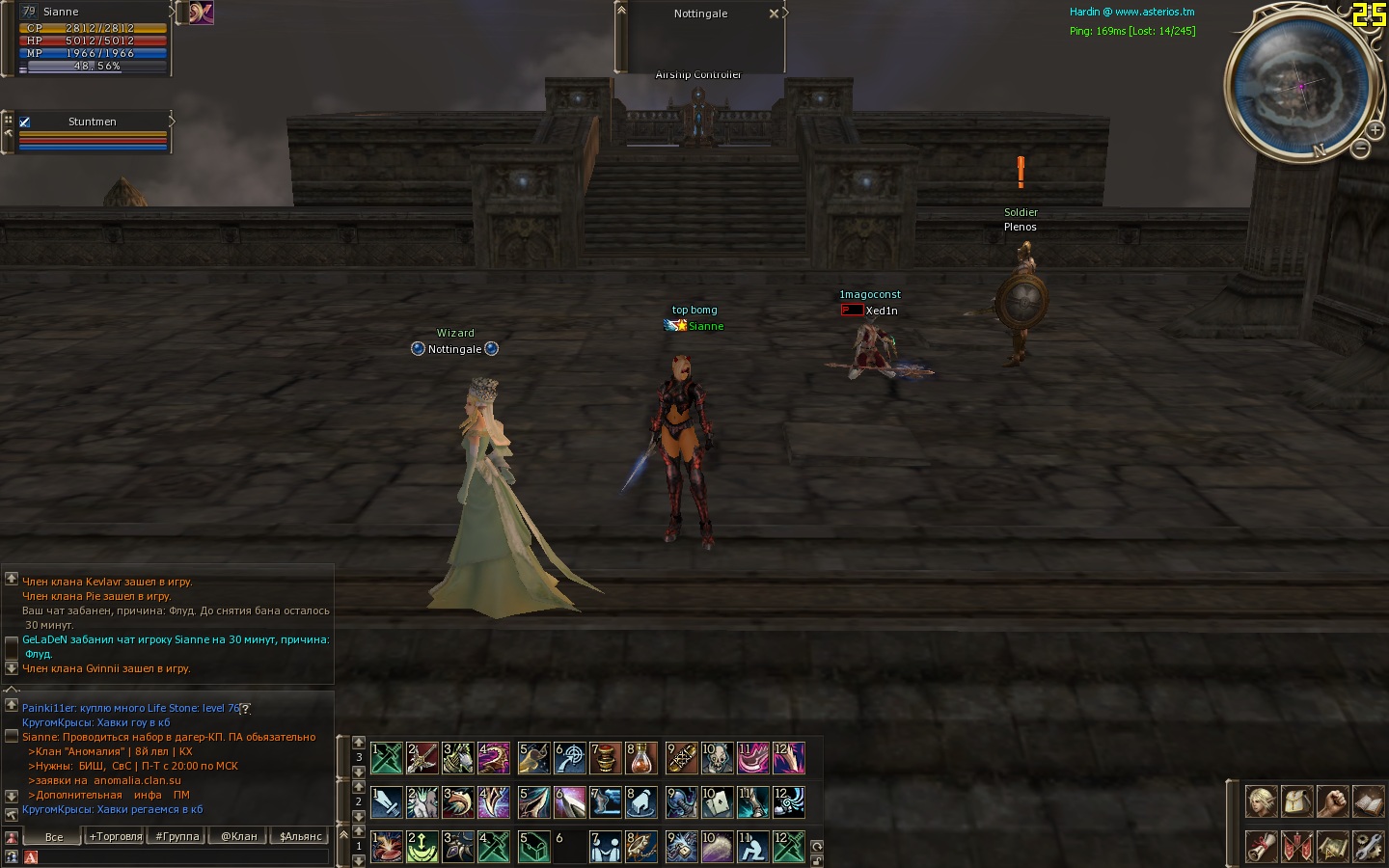Use the playing cards skill slot
This screenshot has height=868, width=1389.
tap(717, 802)
